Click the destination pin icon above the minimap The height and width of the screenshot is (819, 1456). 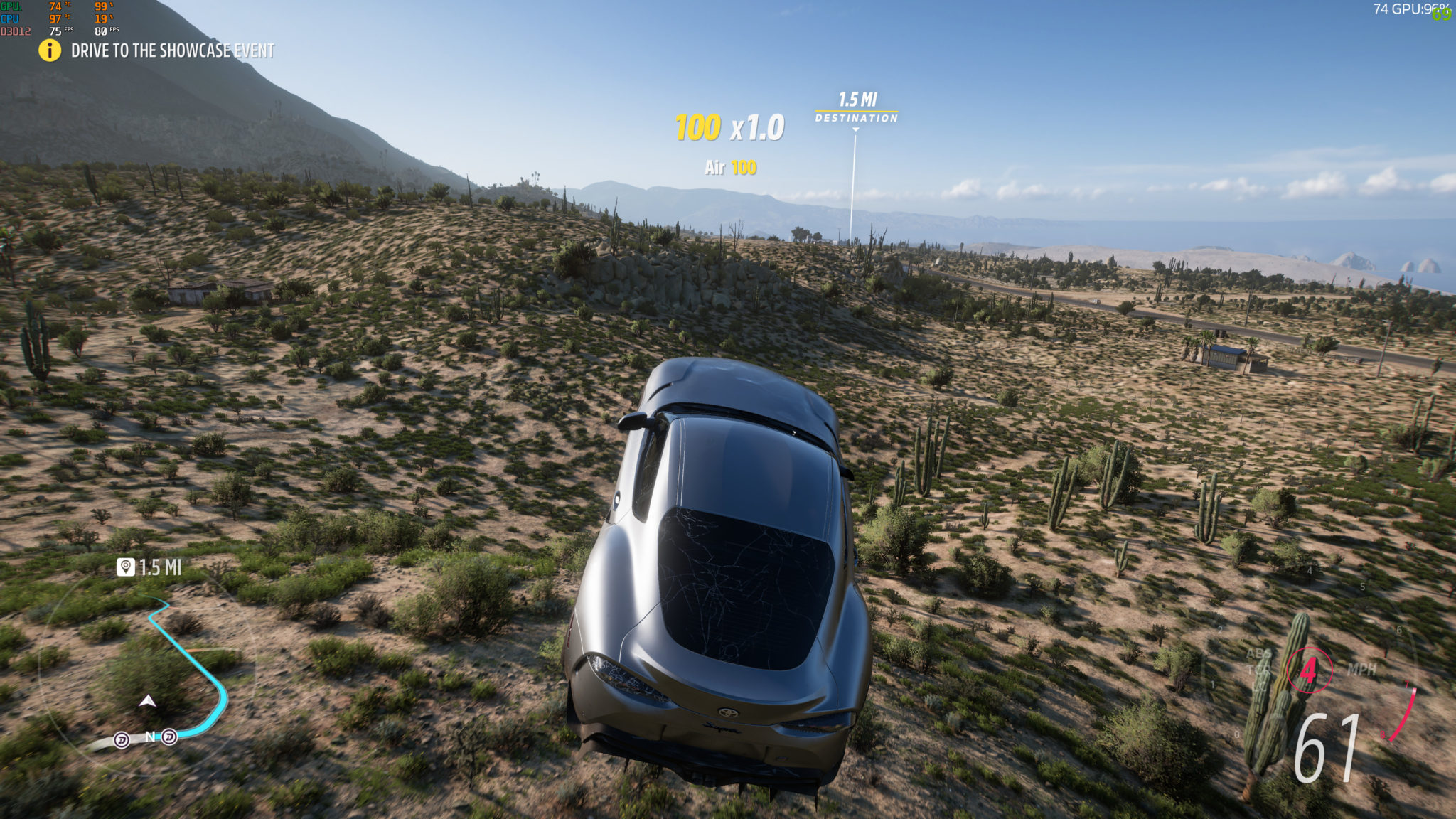tap(126, 567)
